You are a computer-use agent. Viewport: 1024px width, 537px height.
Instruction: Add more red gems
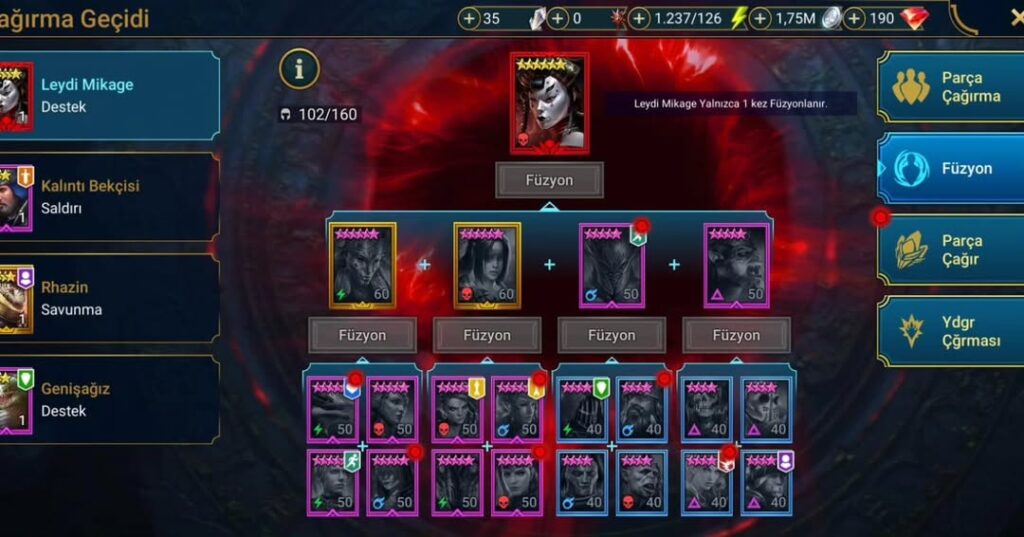(854, 18)
